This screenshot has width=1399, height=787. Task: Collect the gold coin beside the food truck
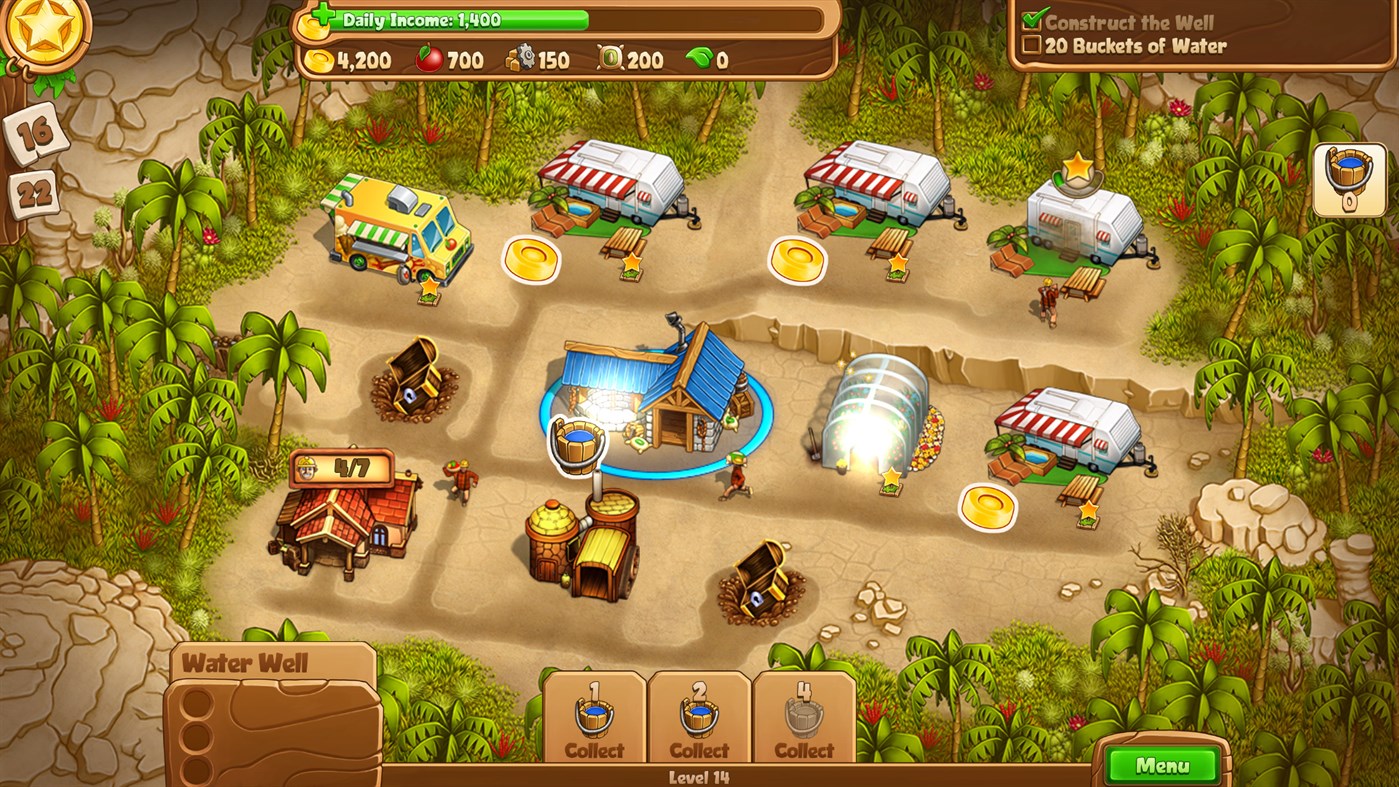(x=530, y=260)
